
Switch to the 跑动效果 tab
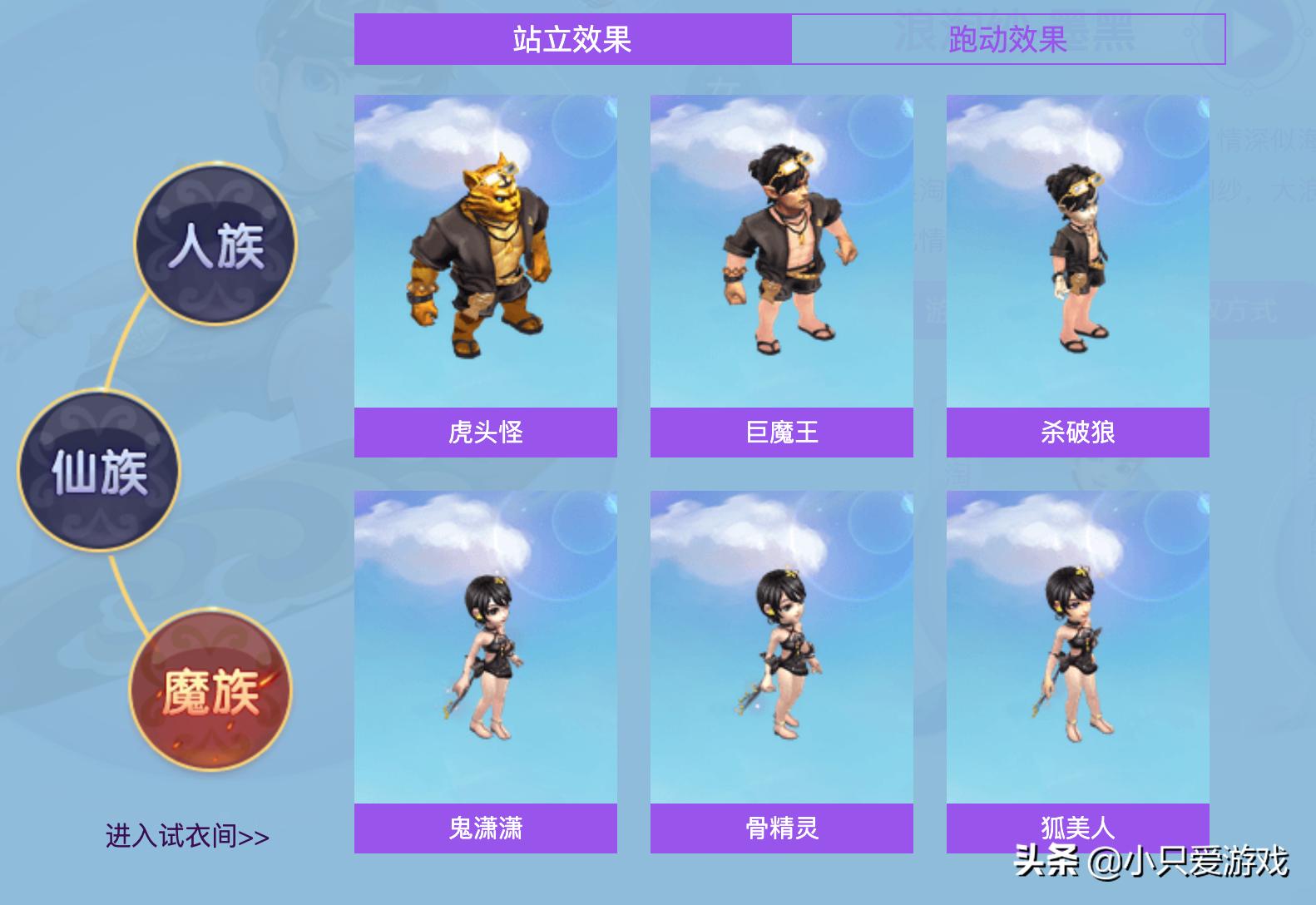pos(1008,40)
